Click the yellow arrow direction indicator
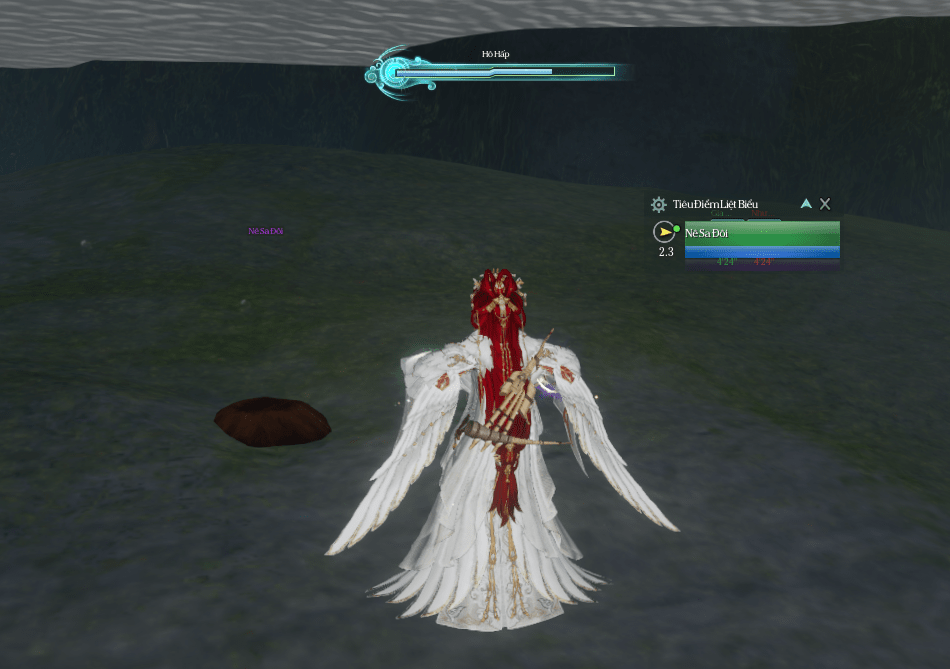This screenshot has width=950, height=669. coord(665,232)
